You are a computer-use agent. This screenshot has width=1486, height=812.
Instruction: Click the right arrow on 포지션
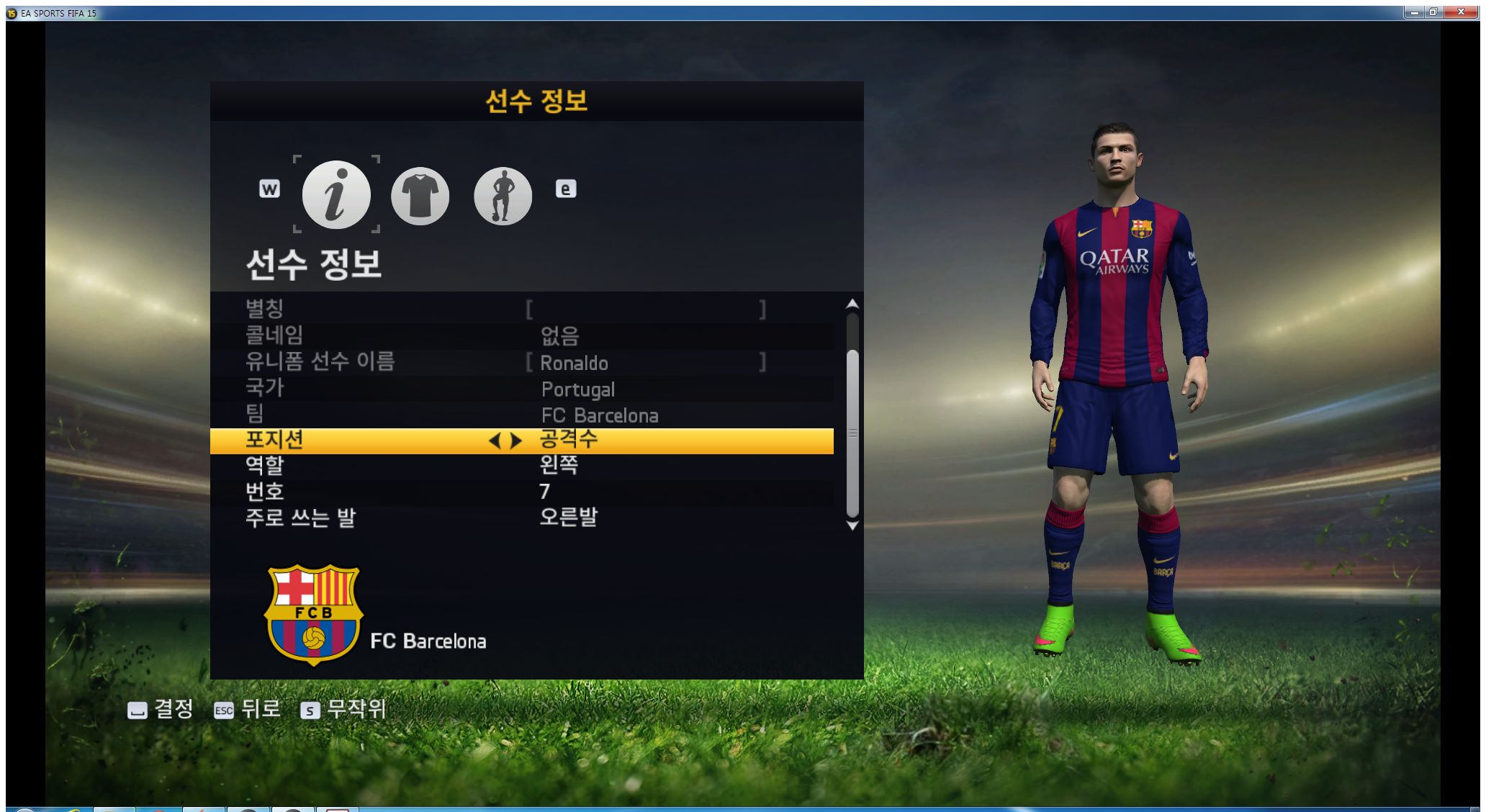516,441
